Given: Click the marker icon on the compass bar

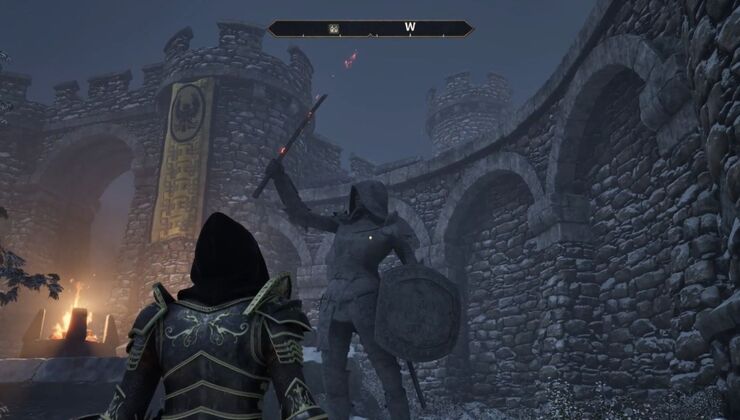Looking at the screenshot, I should pos(333,28).
